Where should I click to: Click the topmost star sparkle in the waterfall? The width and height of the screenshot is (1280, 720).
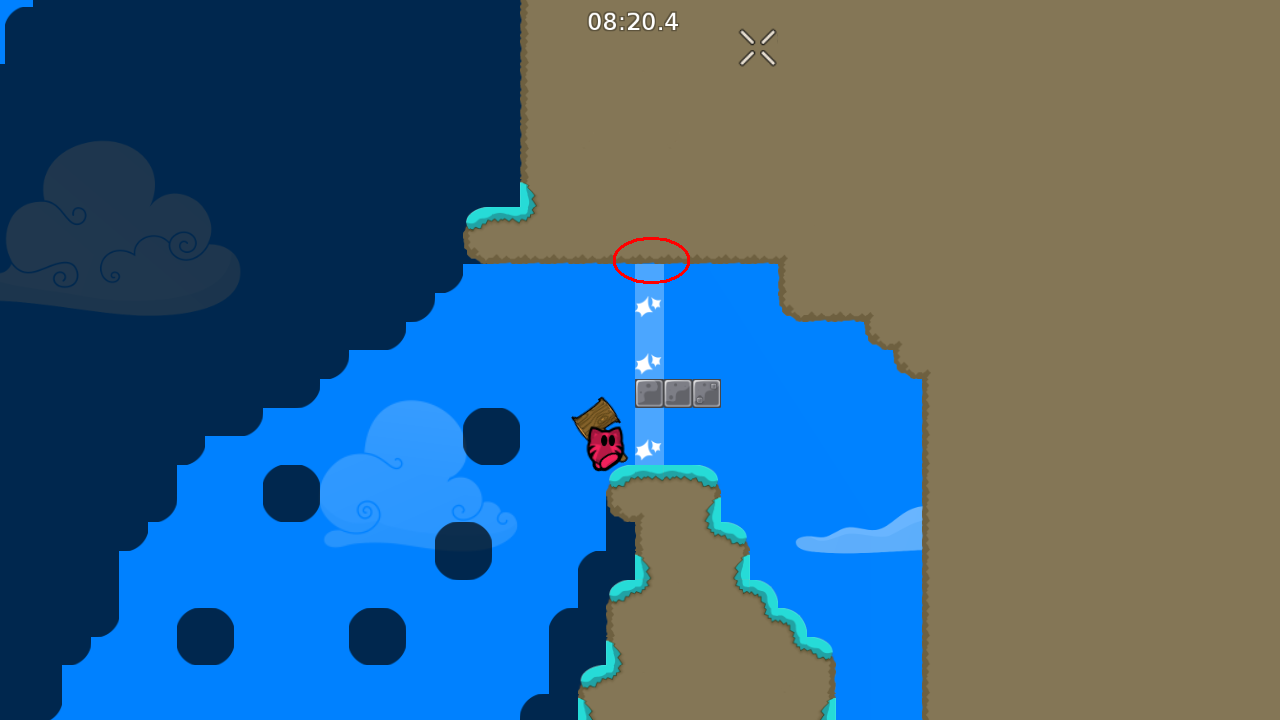tap(646, 308)
